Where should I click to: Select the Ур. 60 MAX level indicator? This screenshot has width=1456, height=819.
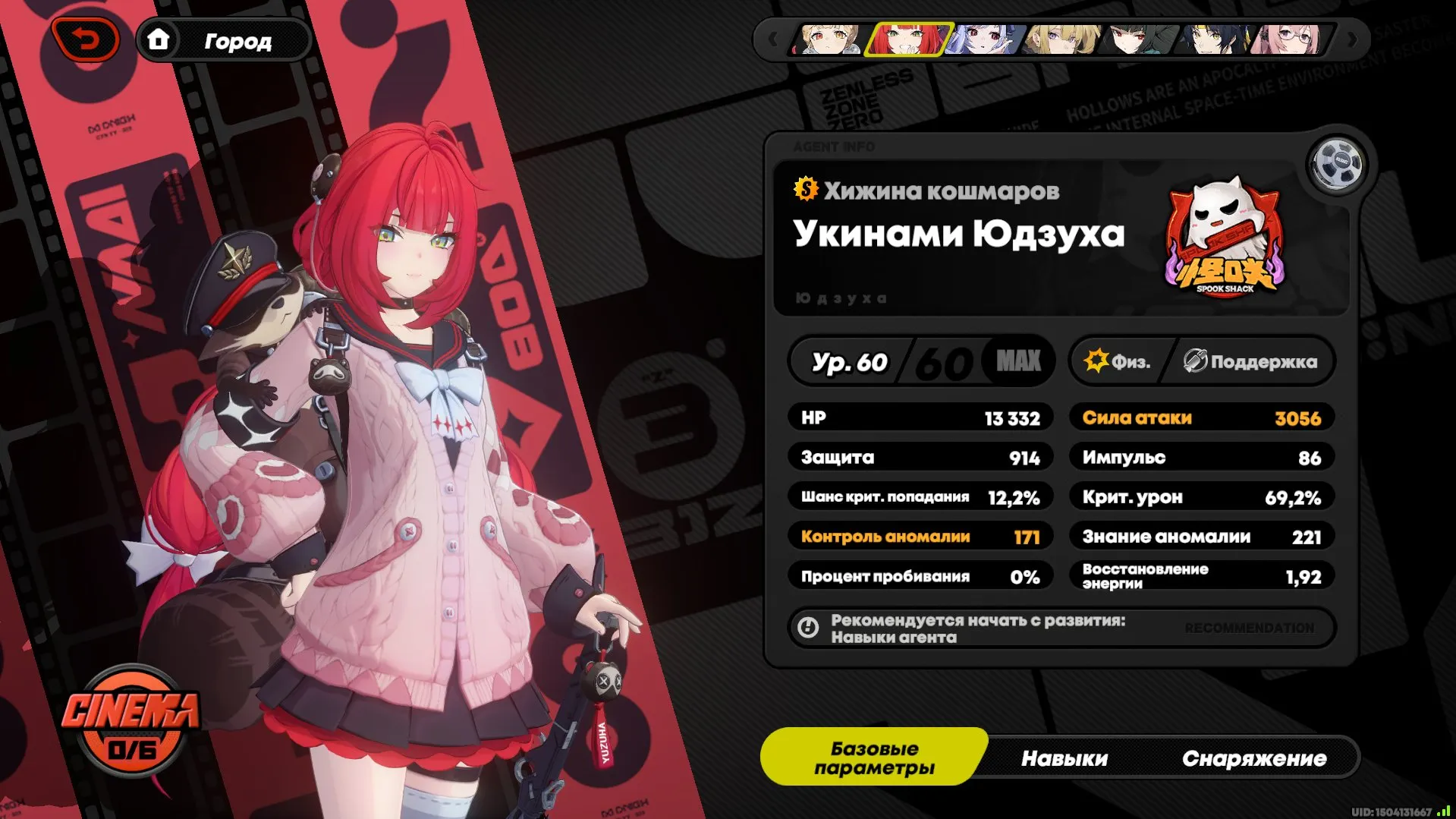920,361
